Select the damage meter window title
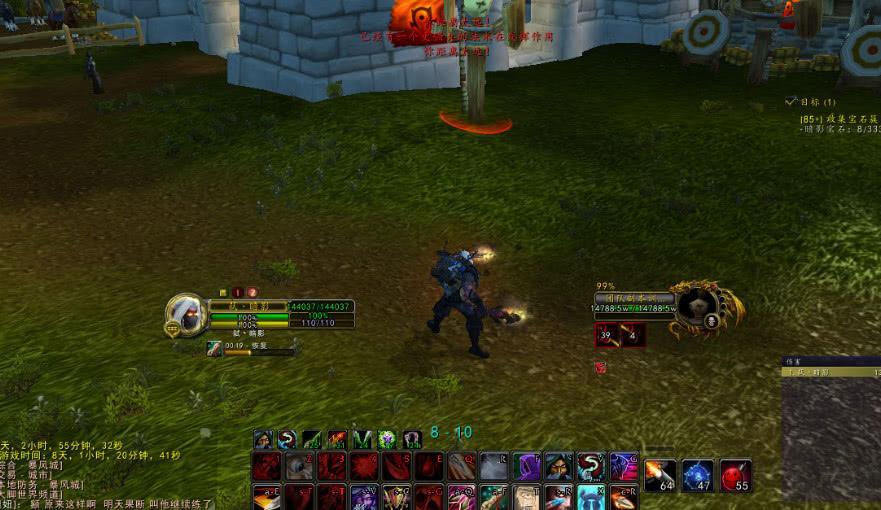 pyautogui.click(x=830, y=372)
